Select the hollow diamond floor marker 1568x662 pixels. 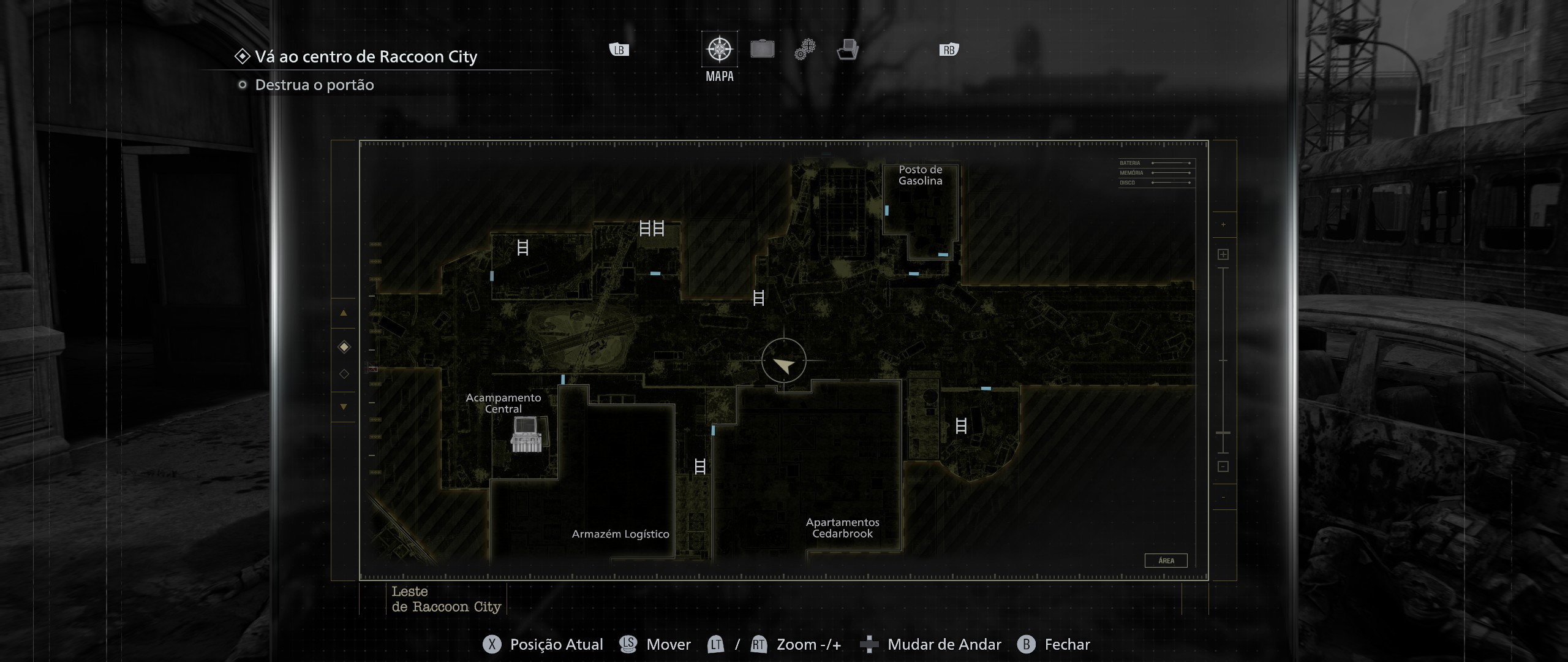(344, 374)
